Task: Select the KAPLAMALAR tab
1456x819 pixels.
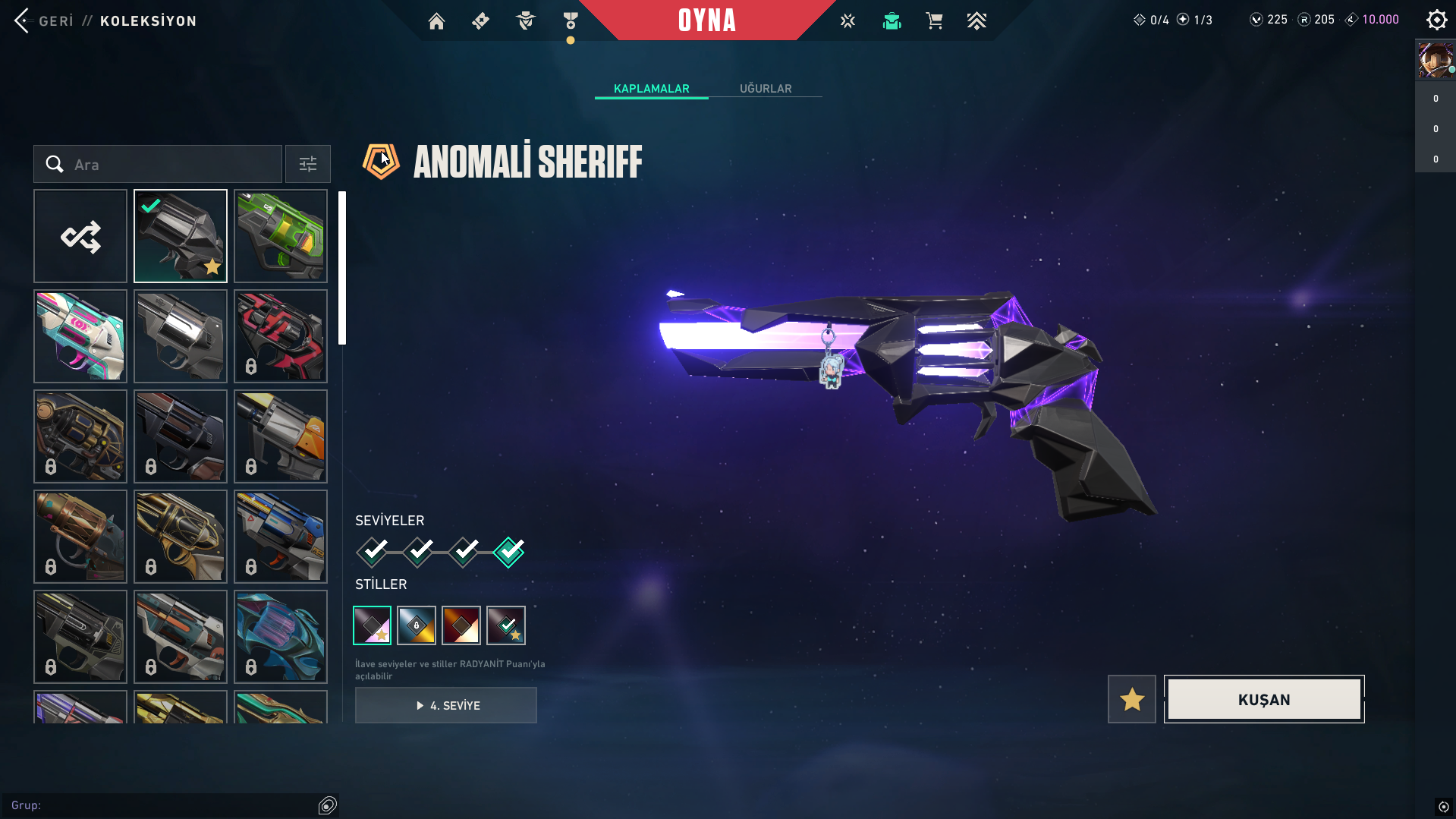Action: (651, 89)
